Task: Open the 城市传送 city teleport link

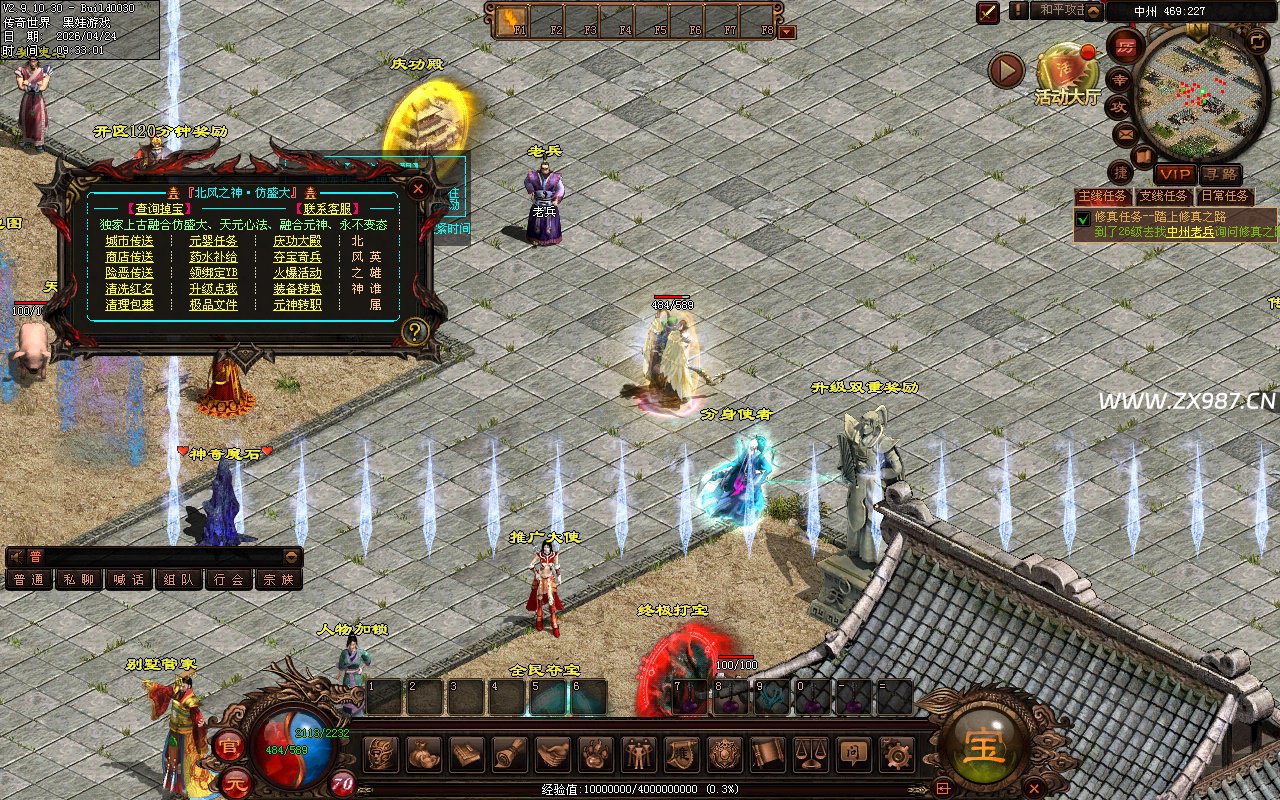Action: tap(130, 241)
